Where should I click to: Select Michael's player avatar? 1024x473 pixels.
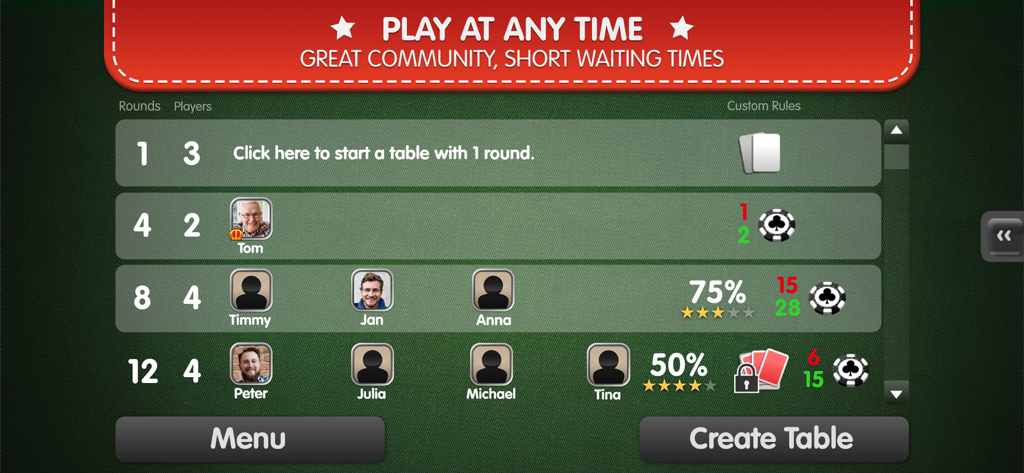[491, 364]
